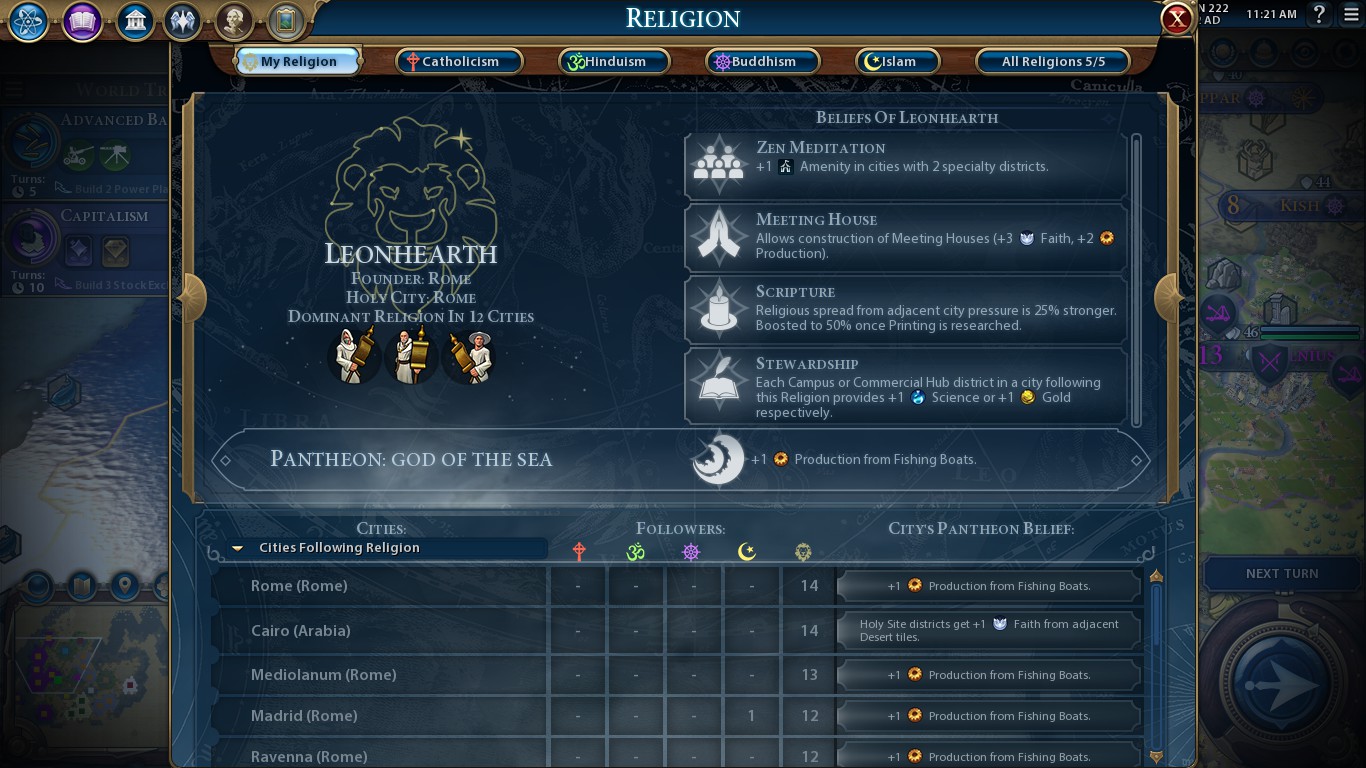This screenshot has height=768, width=1366.
Task: Open the question mark help icon
Action: point(1319,14)
